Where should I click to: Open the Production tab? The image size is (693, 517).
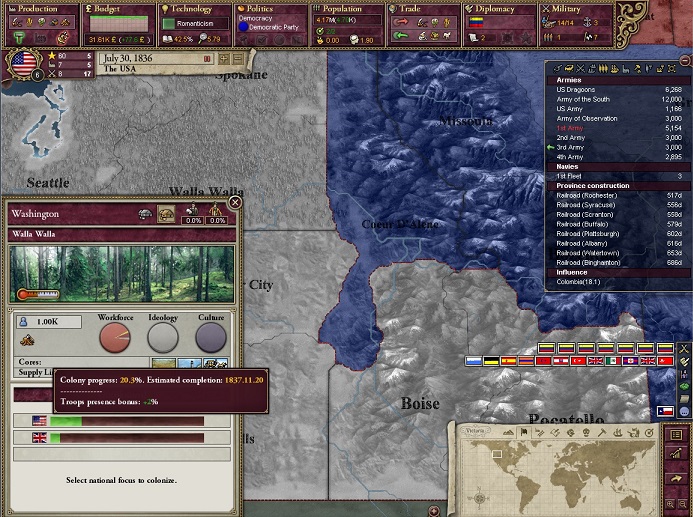37,9
